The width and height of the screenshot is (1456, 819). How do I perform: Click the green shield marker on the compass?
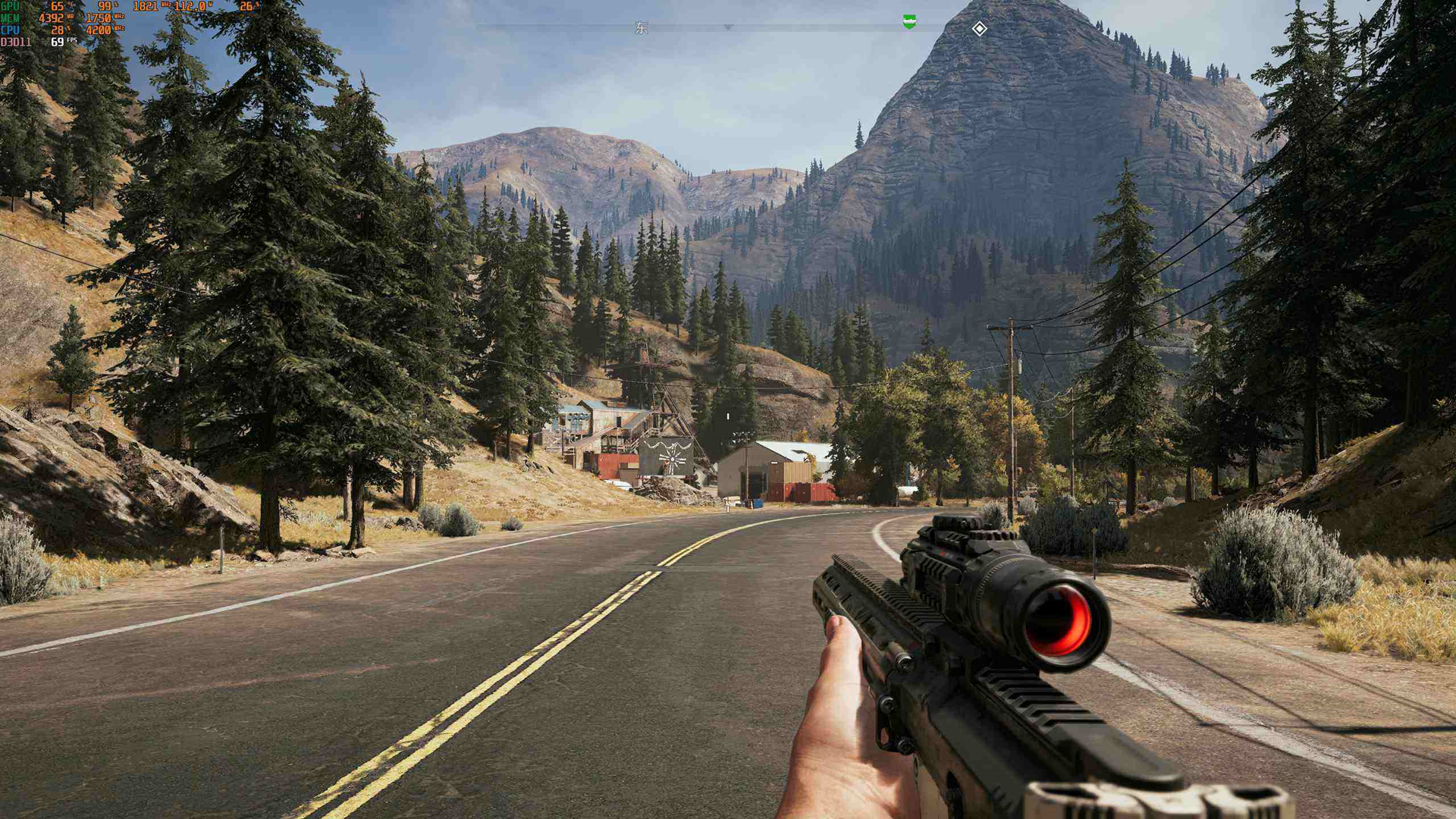coord(909,22)
